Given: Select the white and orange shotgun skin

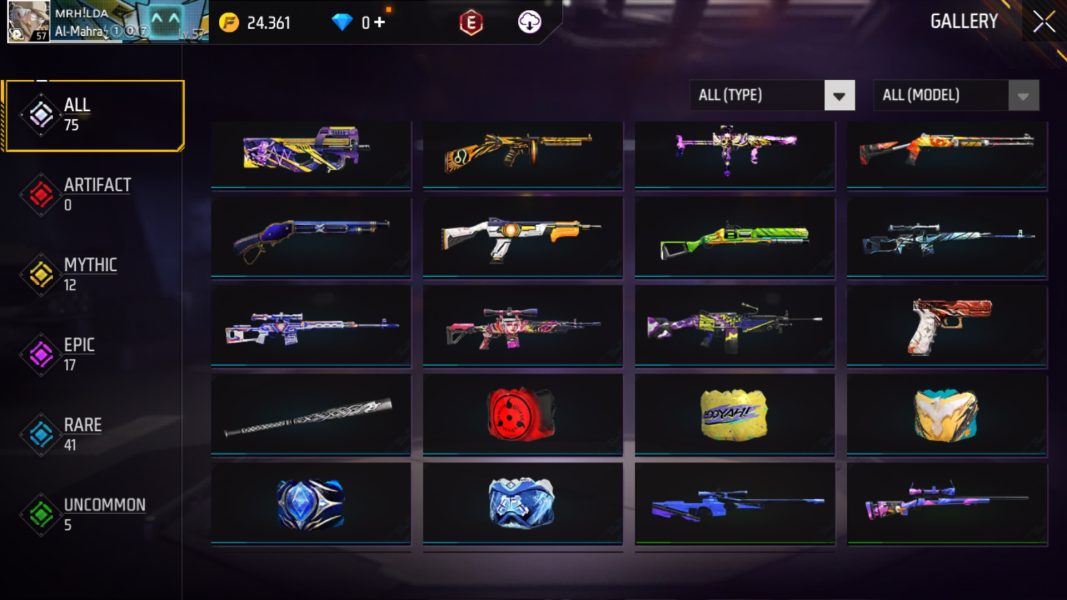Looking at the screenshot, I should (x=523, y=237).
